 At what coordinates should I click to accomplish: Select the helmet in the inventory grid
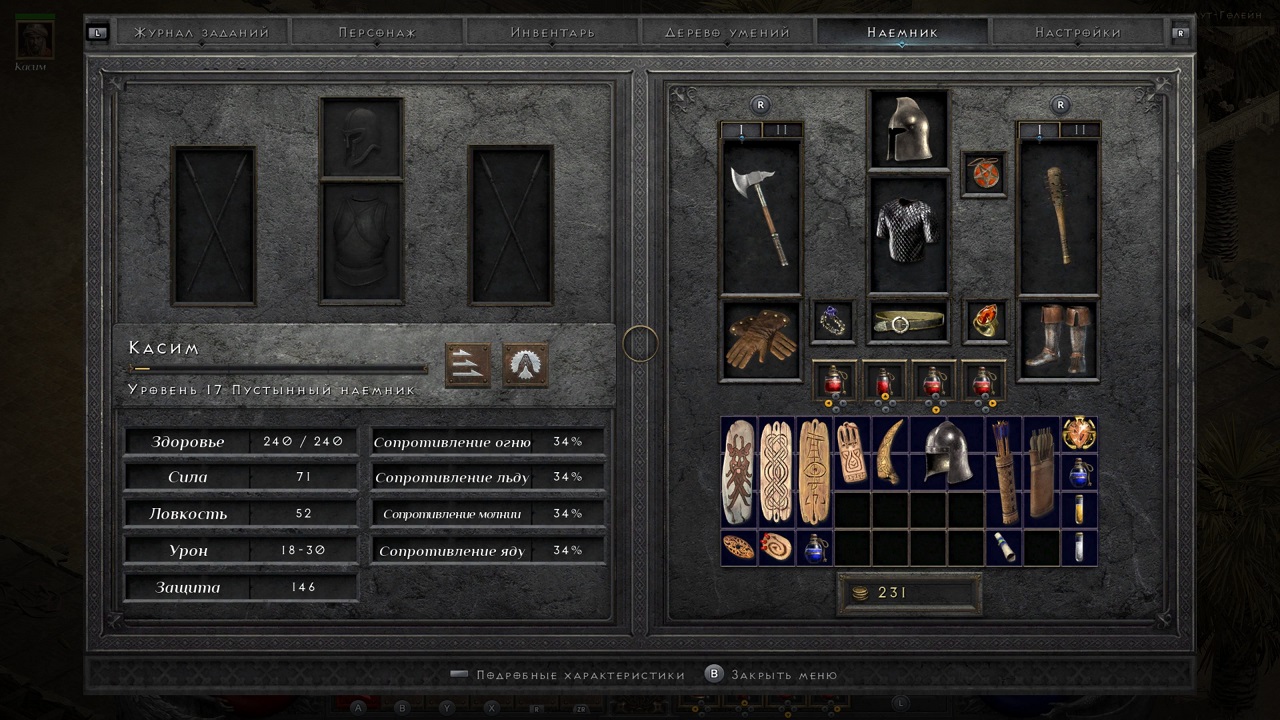click(945, 453)
